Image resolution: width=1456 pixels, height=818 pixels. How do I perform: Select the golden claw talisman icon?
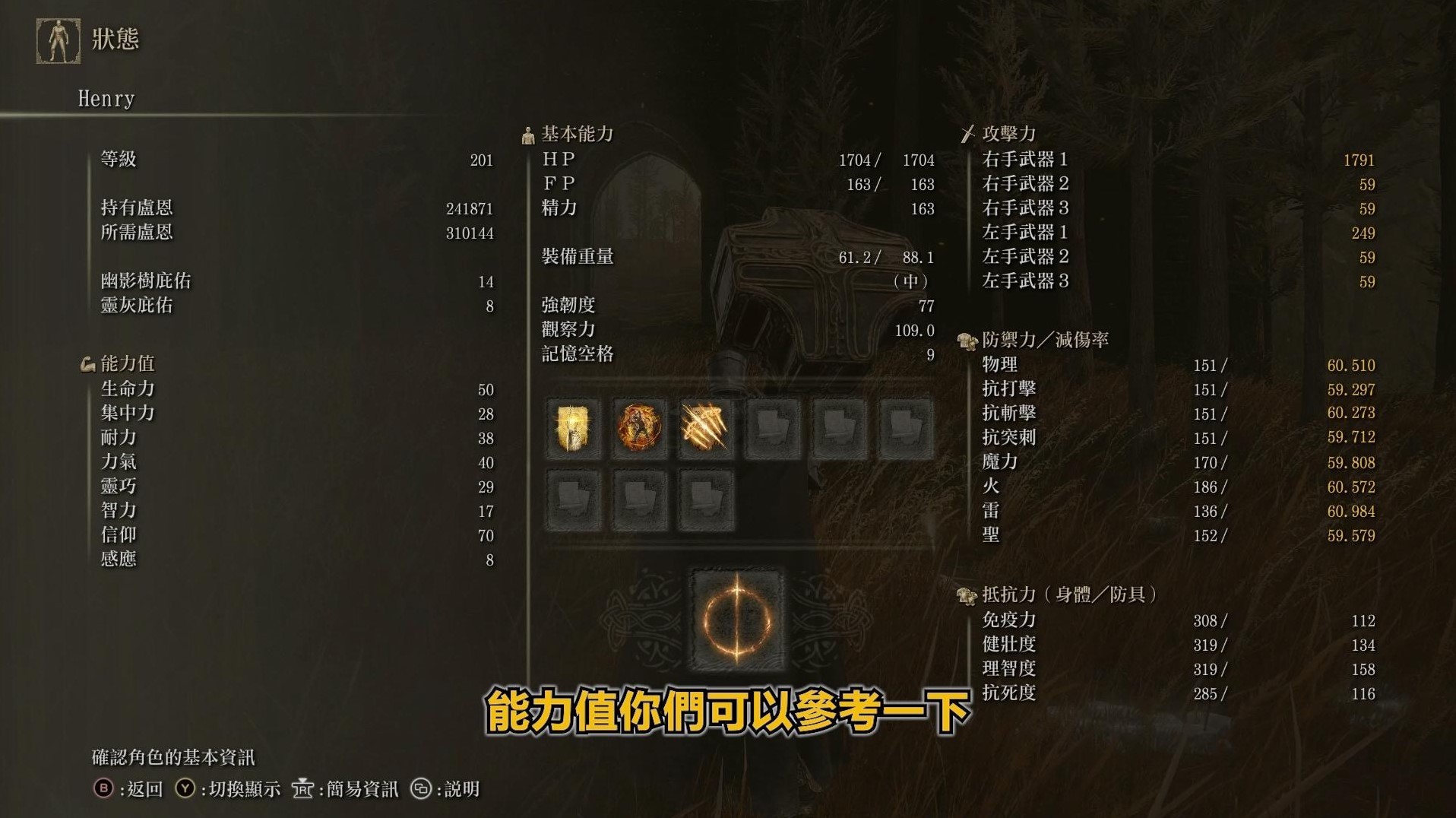point(705,428)
